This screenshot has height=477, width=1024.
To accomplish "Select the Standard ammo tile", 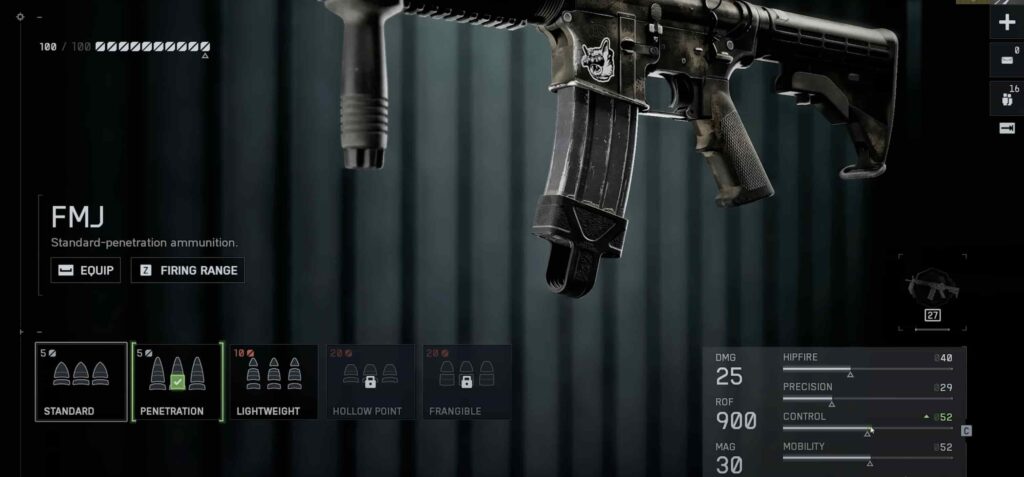I will 81,382.
